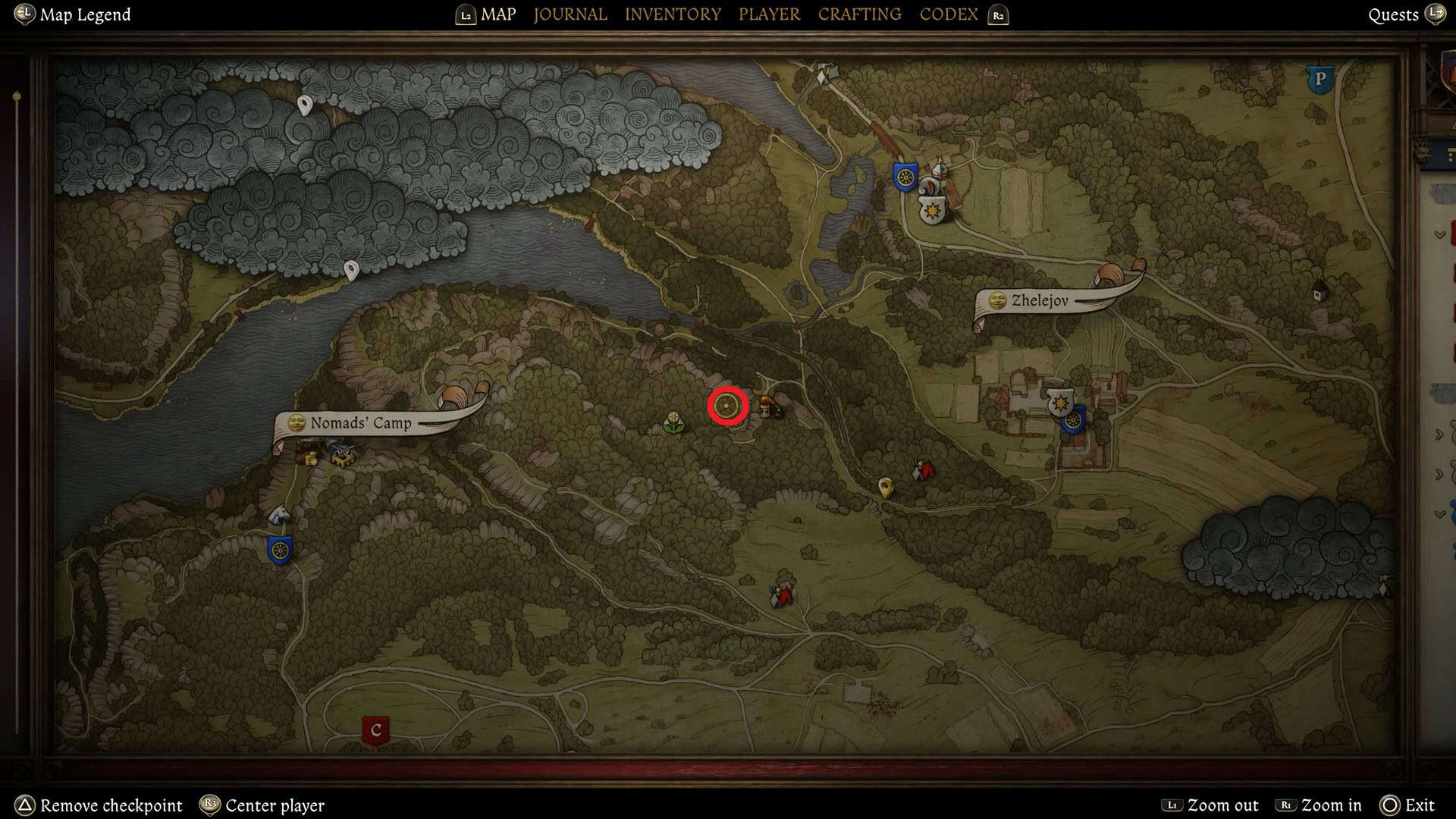Show the Codex tab
This screenshot has width=1456, height=819.
click(x=948, y=14)
